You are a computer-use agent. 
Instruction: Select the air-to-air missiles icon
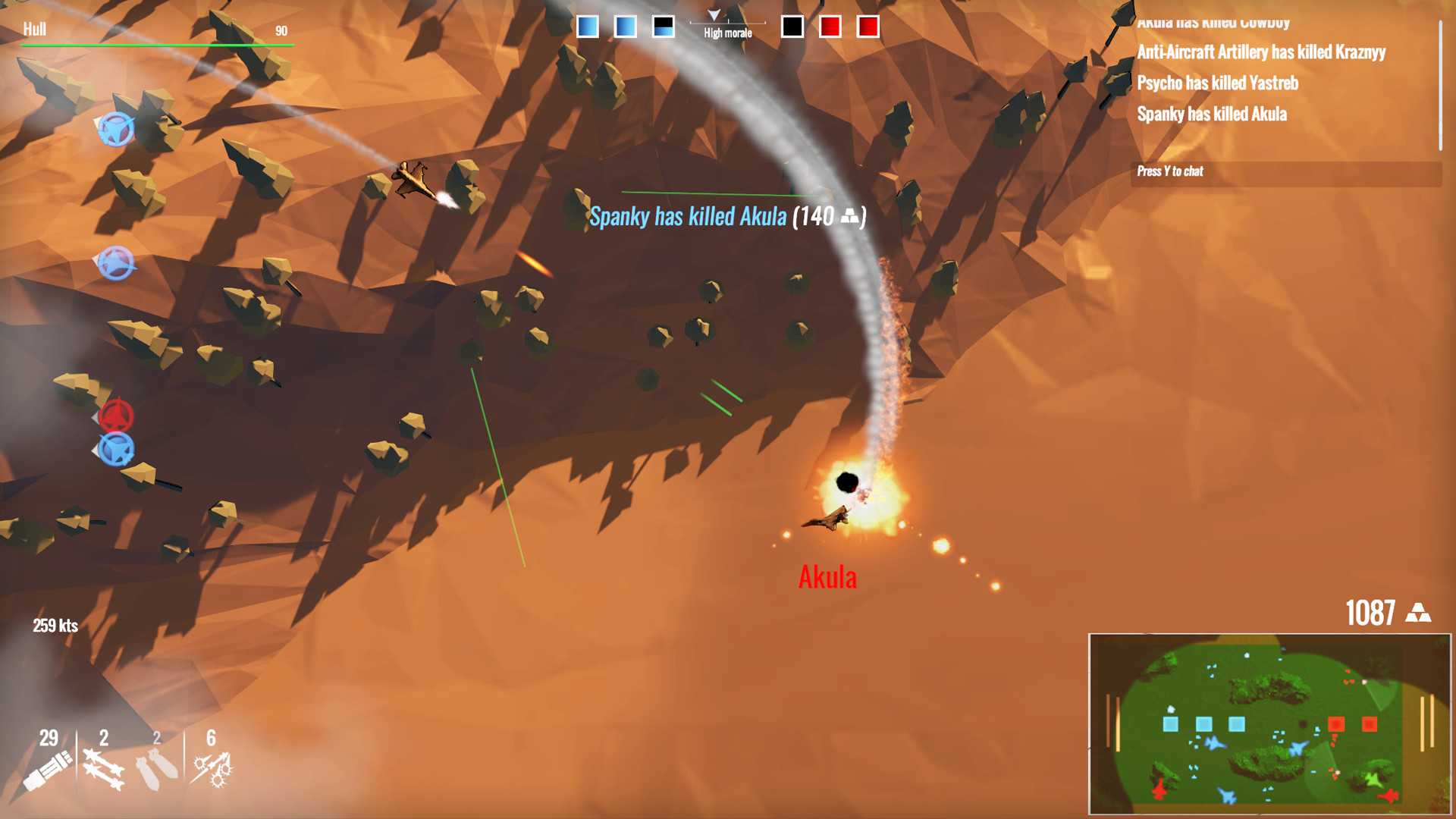point(103,770)
